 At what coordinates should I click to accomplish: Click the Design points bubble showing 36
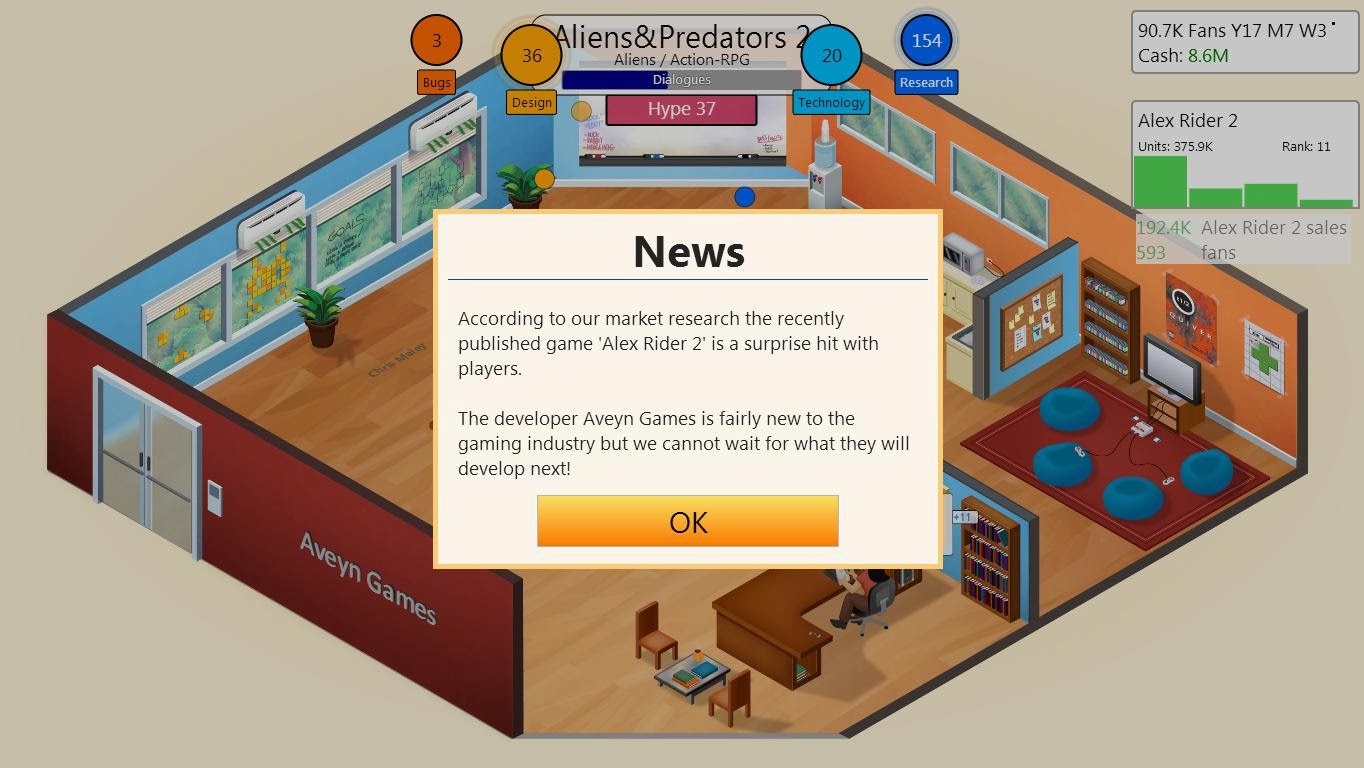(x=531, y=57)
